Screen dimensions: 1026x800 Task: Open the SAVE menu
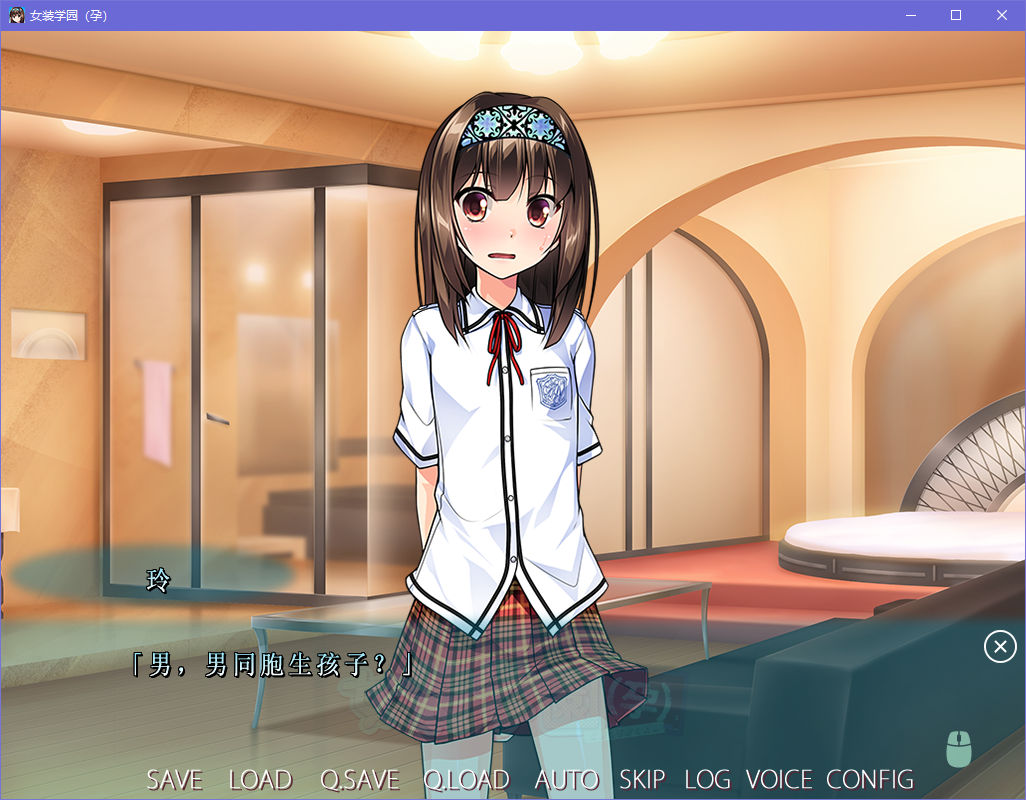pos(174,779)
